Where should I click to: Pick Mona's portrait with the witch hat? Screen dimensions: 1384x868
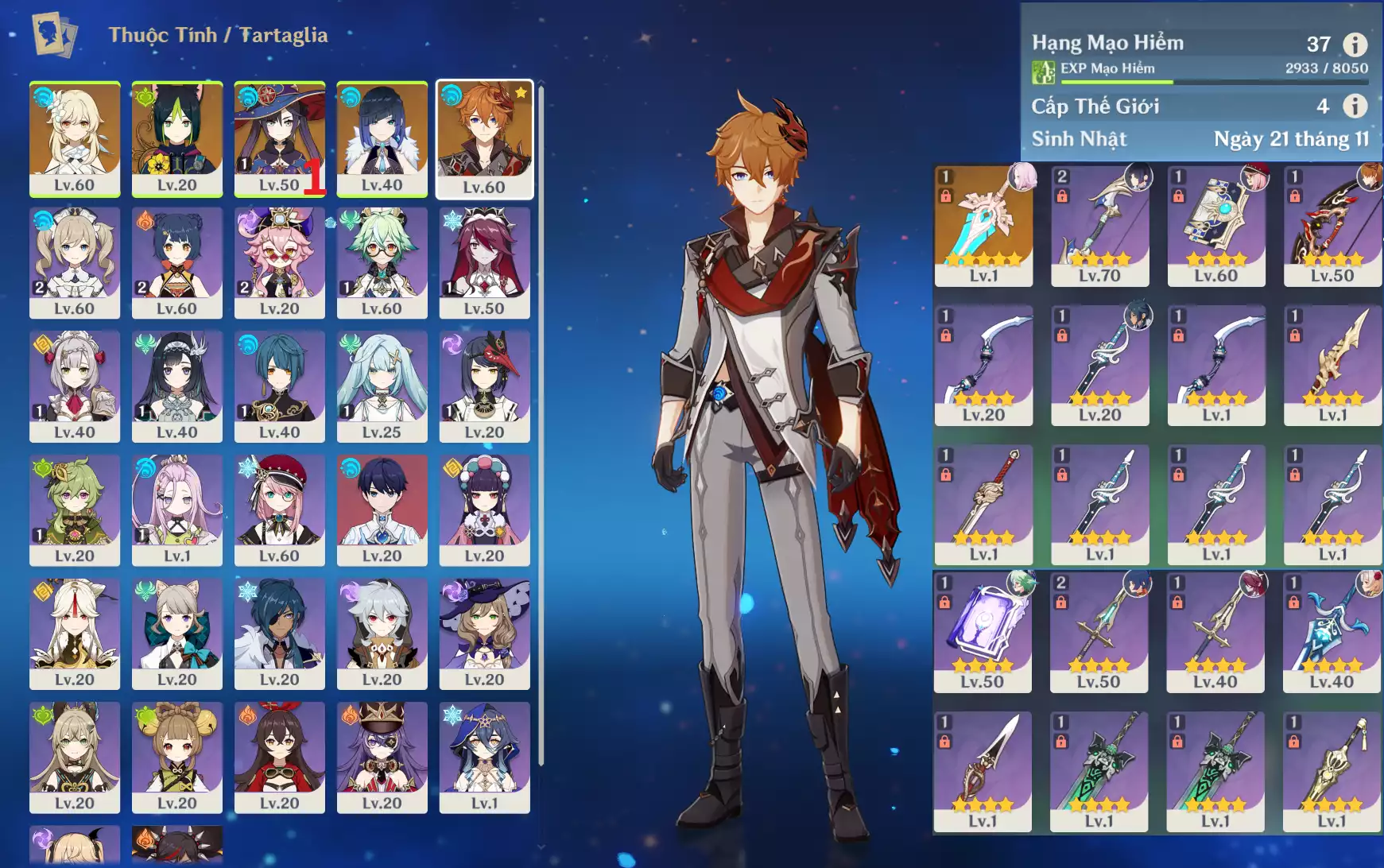click(279, 138)
